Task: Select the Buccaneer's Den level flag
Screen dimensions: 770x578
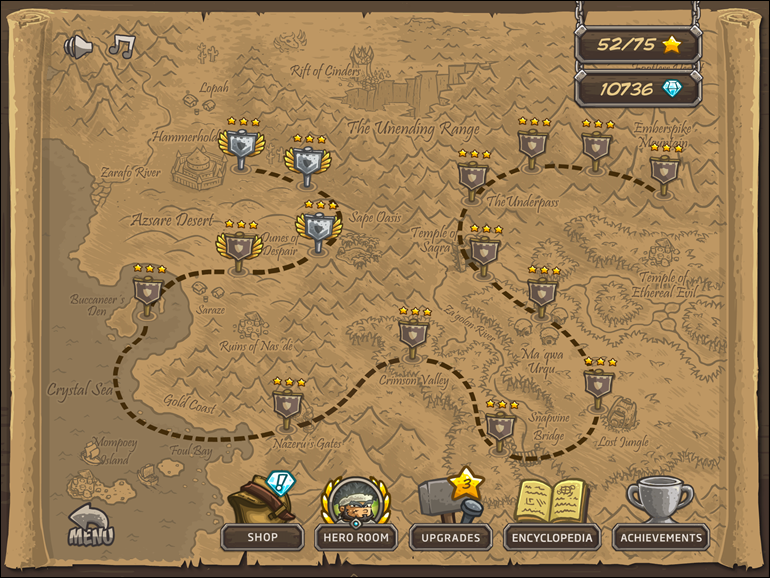Action: click(x=148, y=291)
